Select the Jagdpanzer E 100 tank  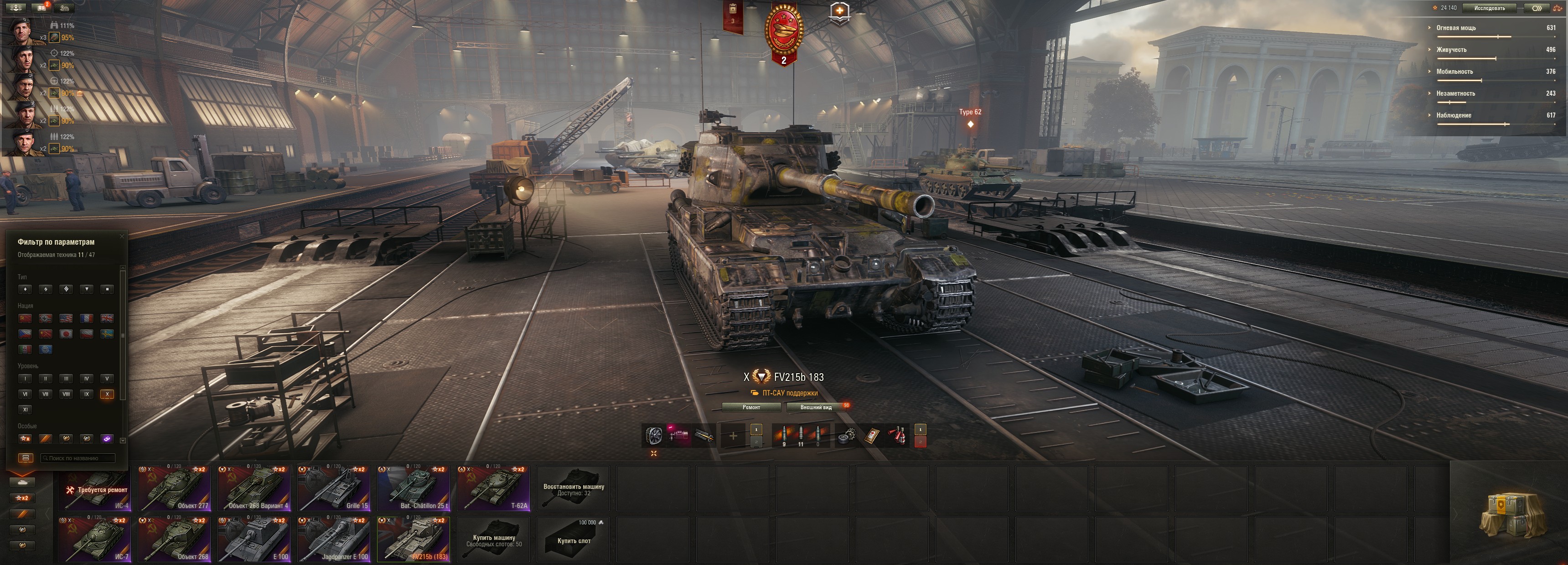coord(334,539)
